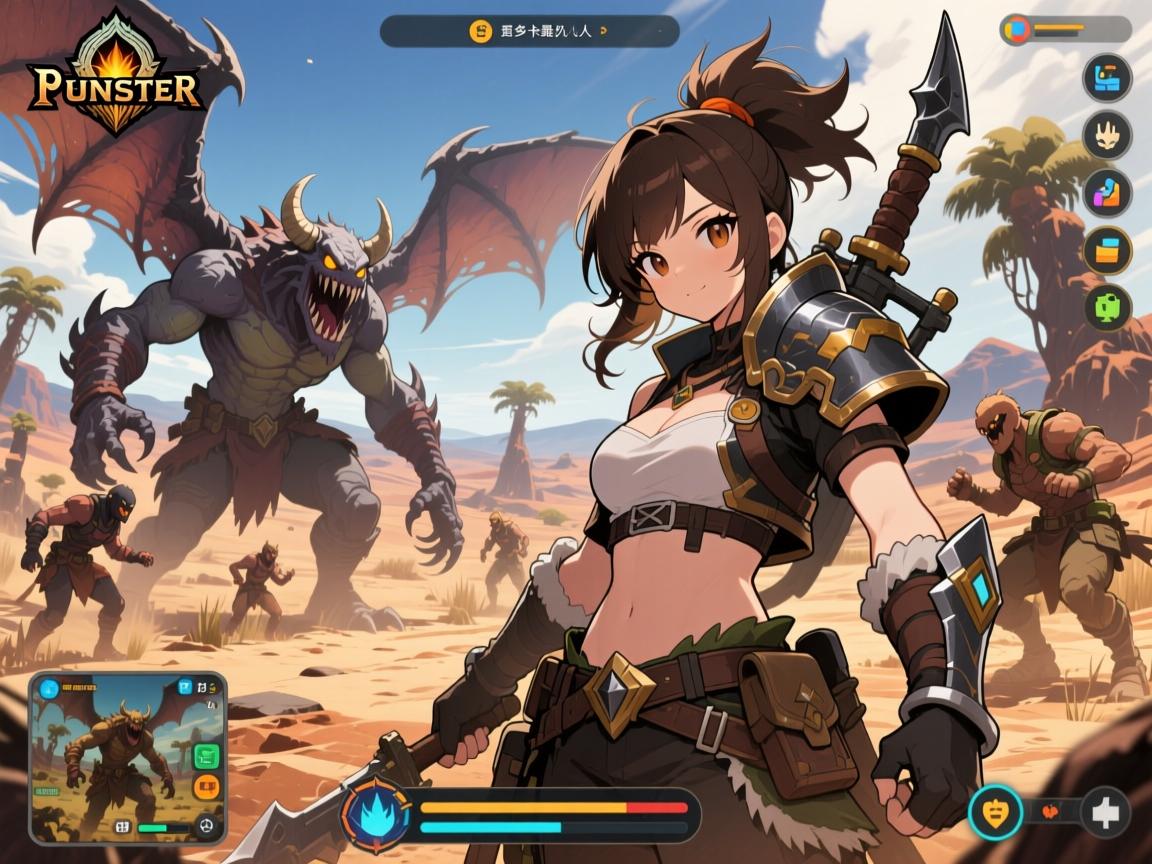Tap the orange round button in preview
1152x864 pixels.
(x=206, y=787)
